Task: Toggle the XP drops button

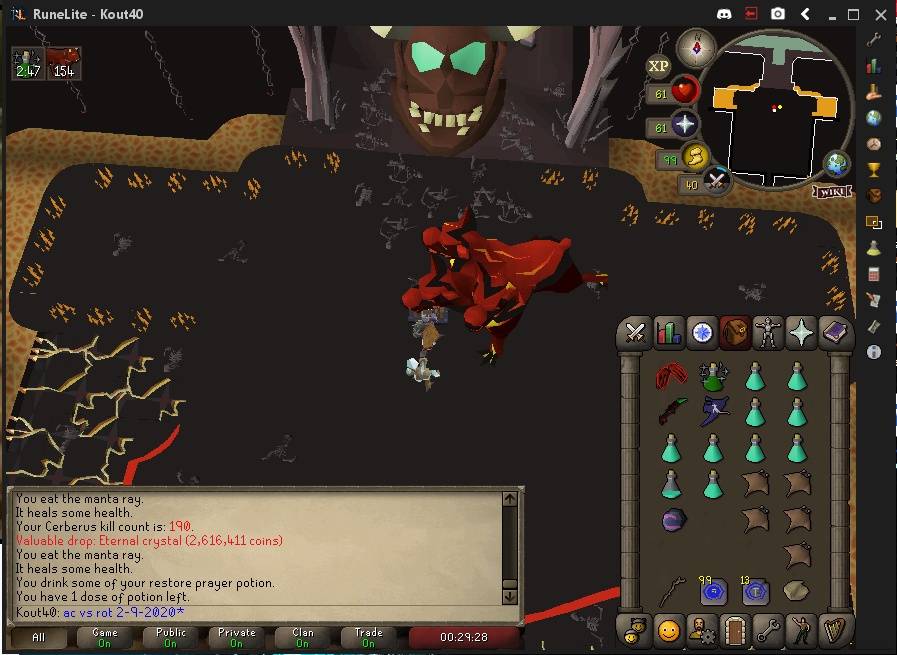Action: pyautogui.click(x=658, y=67)
